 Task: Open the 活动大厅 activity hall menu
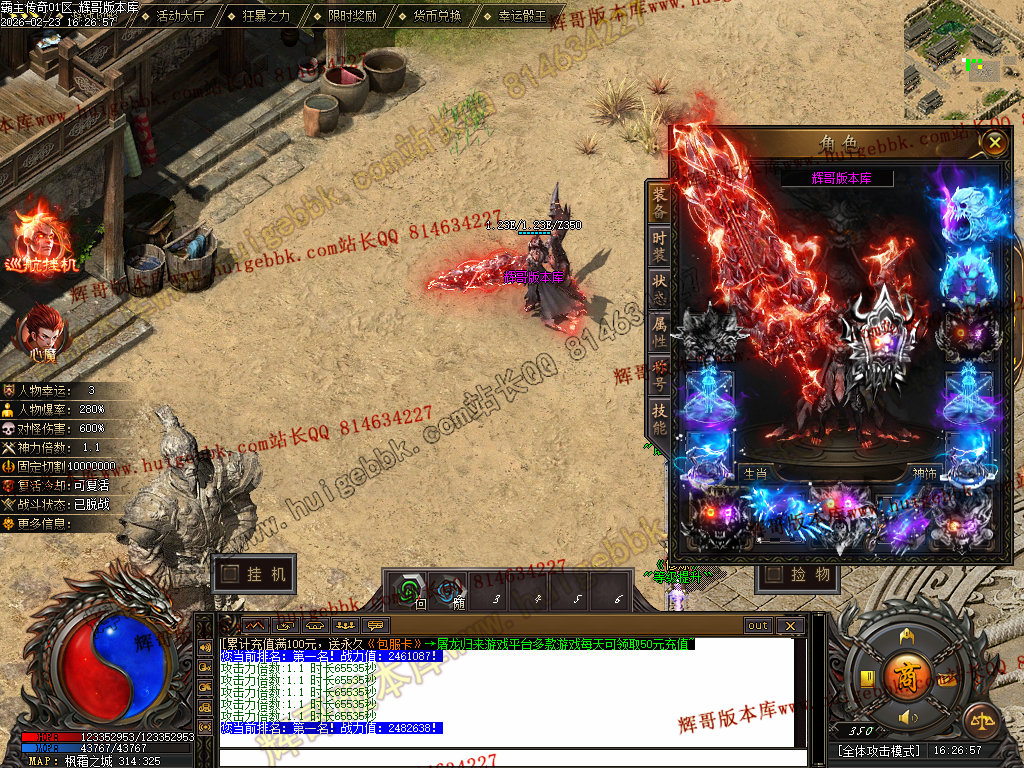coord(180,16)
